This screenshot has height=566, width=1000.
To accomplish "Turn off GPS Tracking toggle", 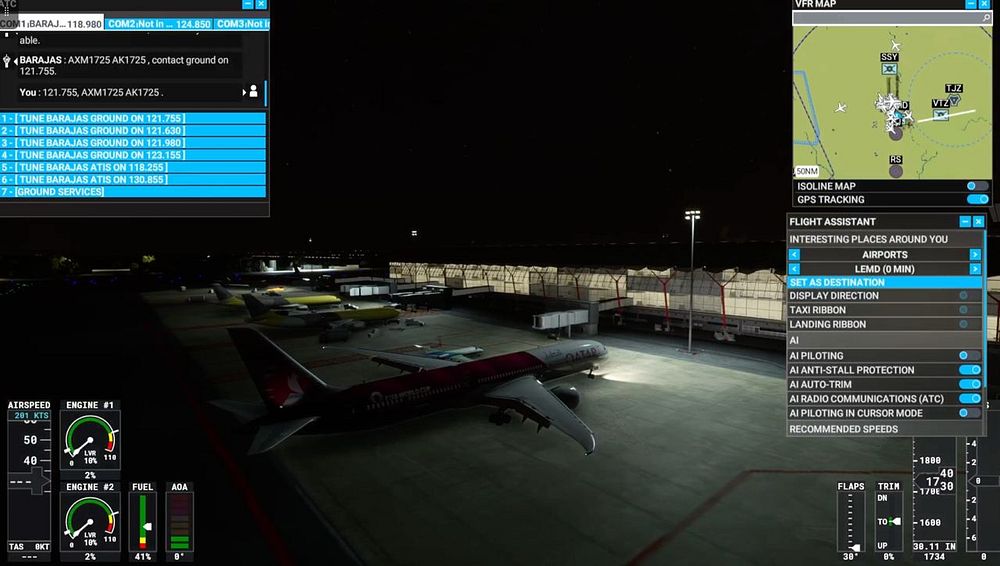I will (976, 199).
